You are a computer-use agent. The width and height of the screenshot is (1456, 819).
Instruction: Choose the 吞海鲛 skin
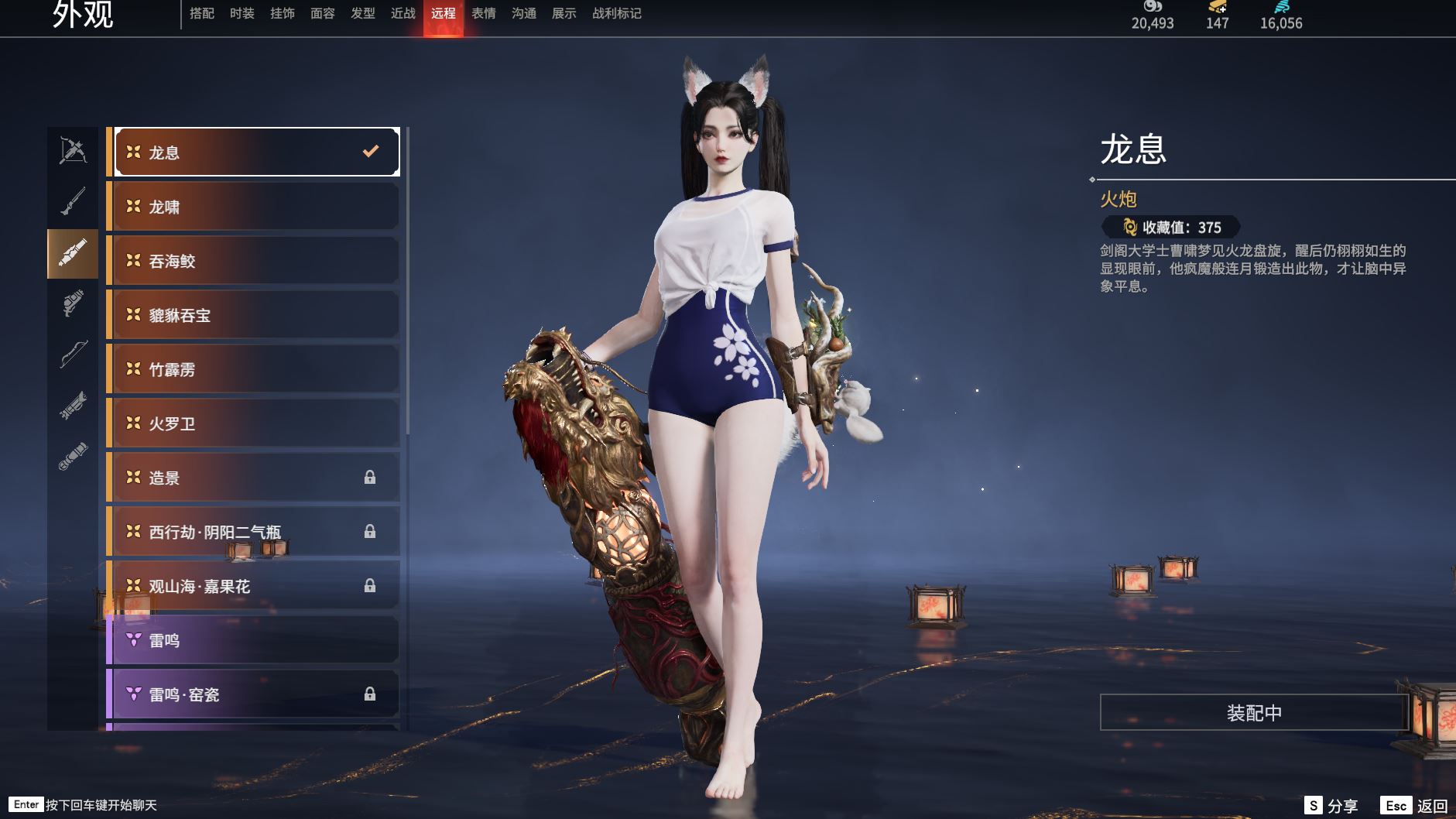[x=255, y=261]
